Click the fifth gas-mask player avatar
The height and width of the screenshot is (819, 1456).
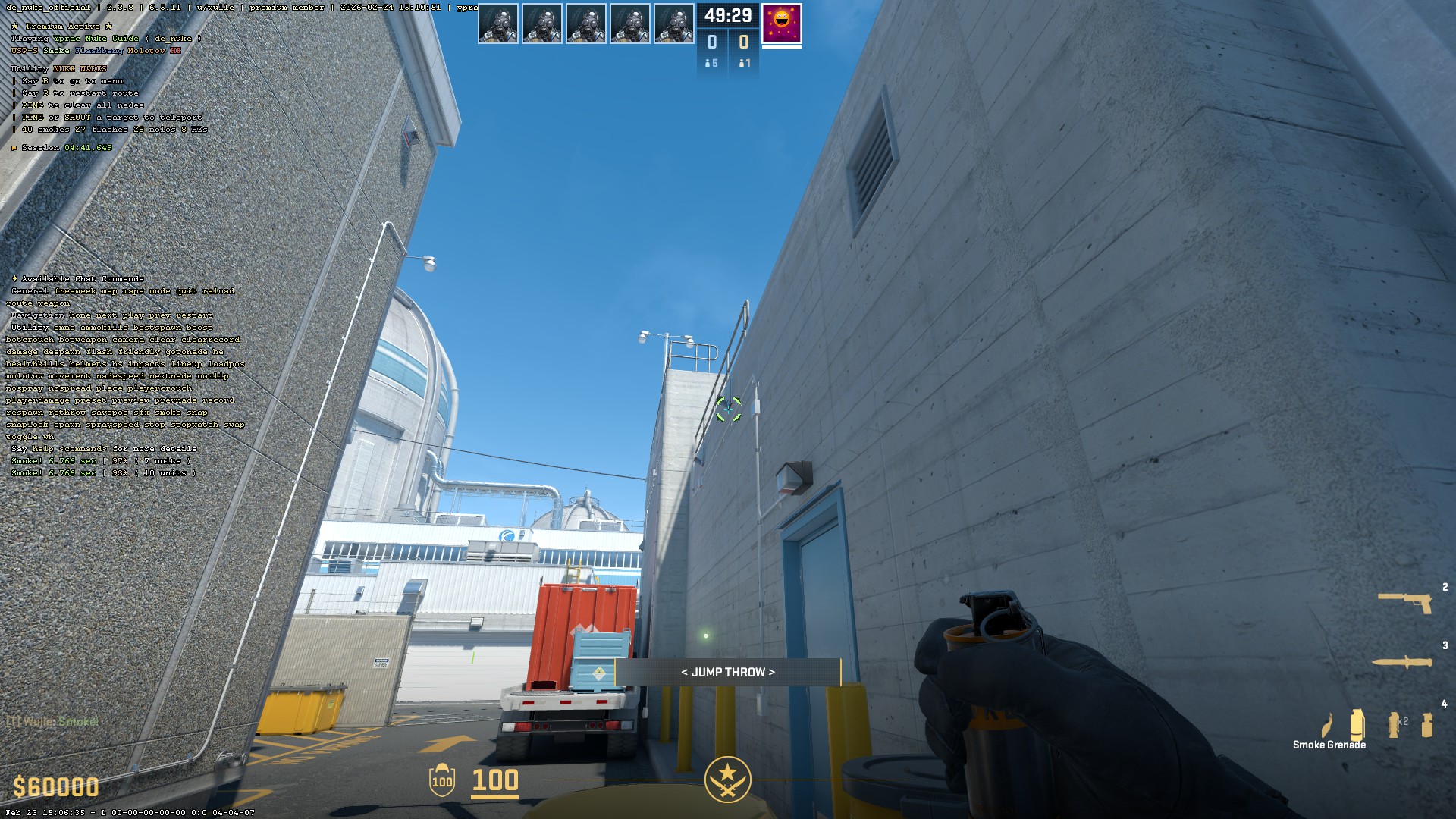click(x=674, y=23)
